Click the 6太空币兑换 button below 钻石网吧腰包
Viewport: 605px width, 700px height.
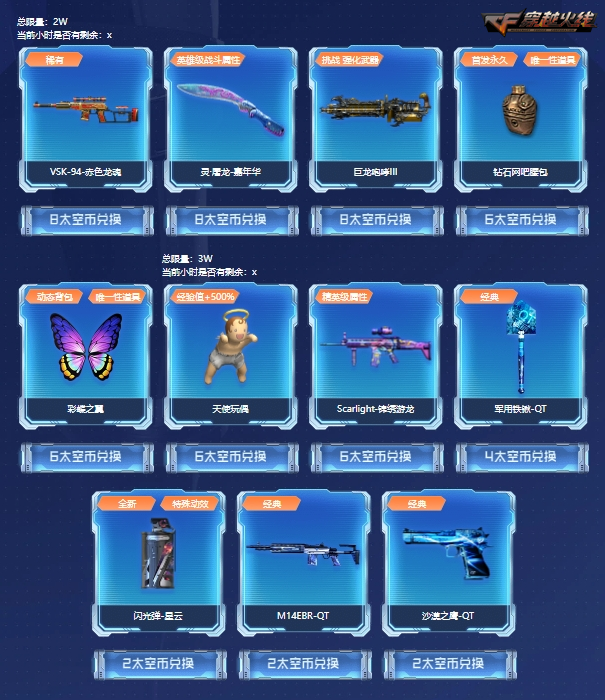[x=520, y=219]
